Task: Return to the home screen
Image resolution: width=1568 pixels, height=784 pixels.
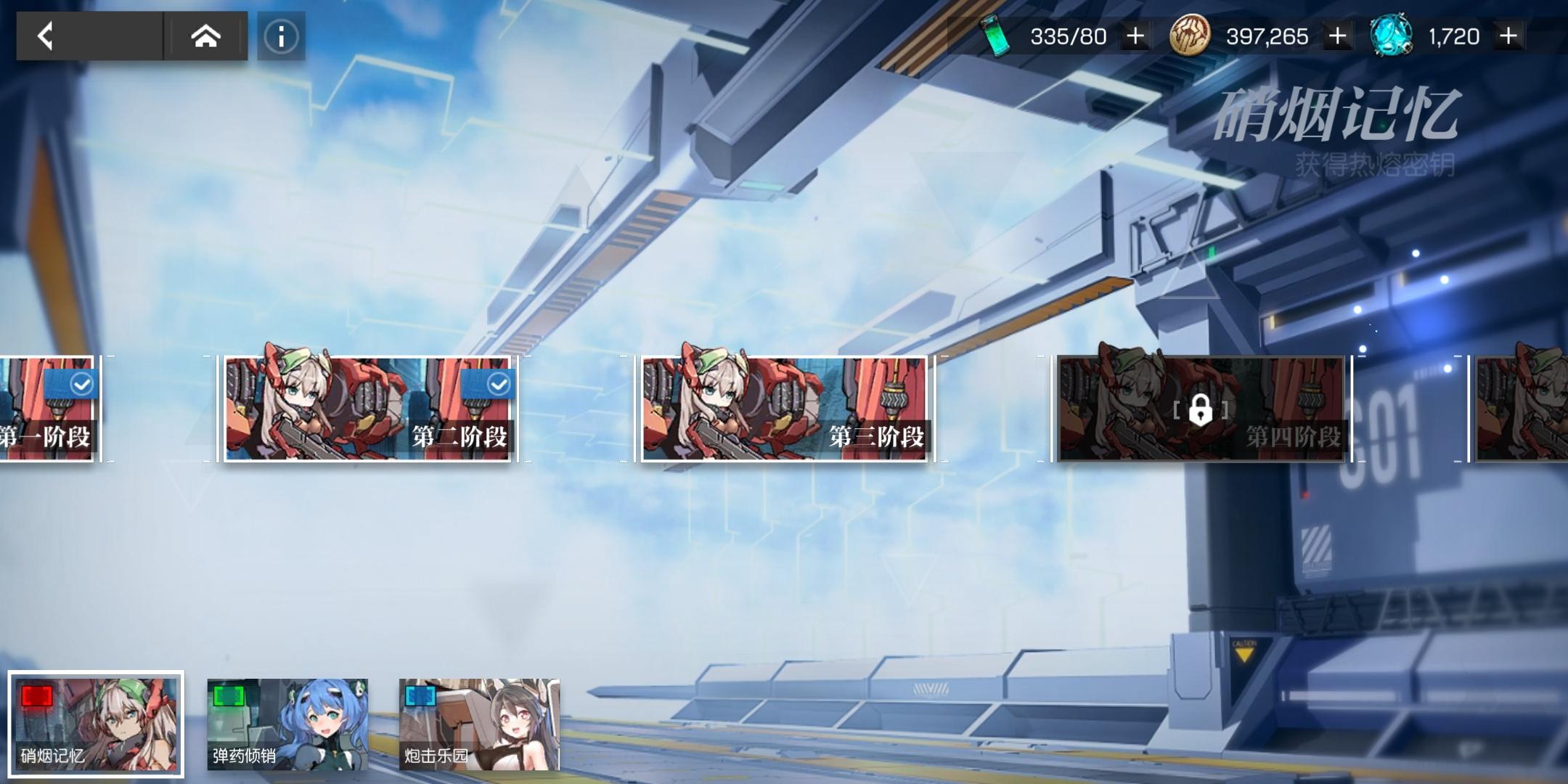Action: 205,36
